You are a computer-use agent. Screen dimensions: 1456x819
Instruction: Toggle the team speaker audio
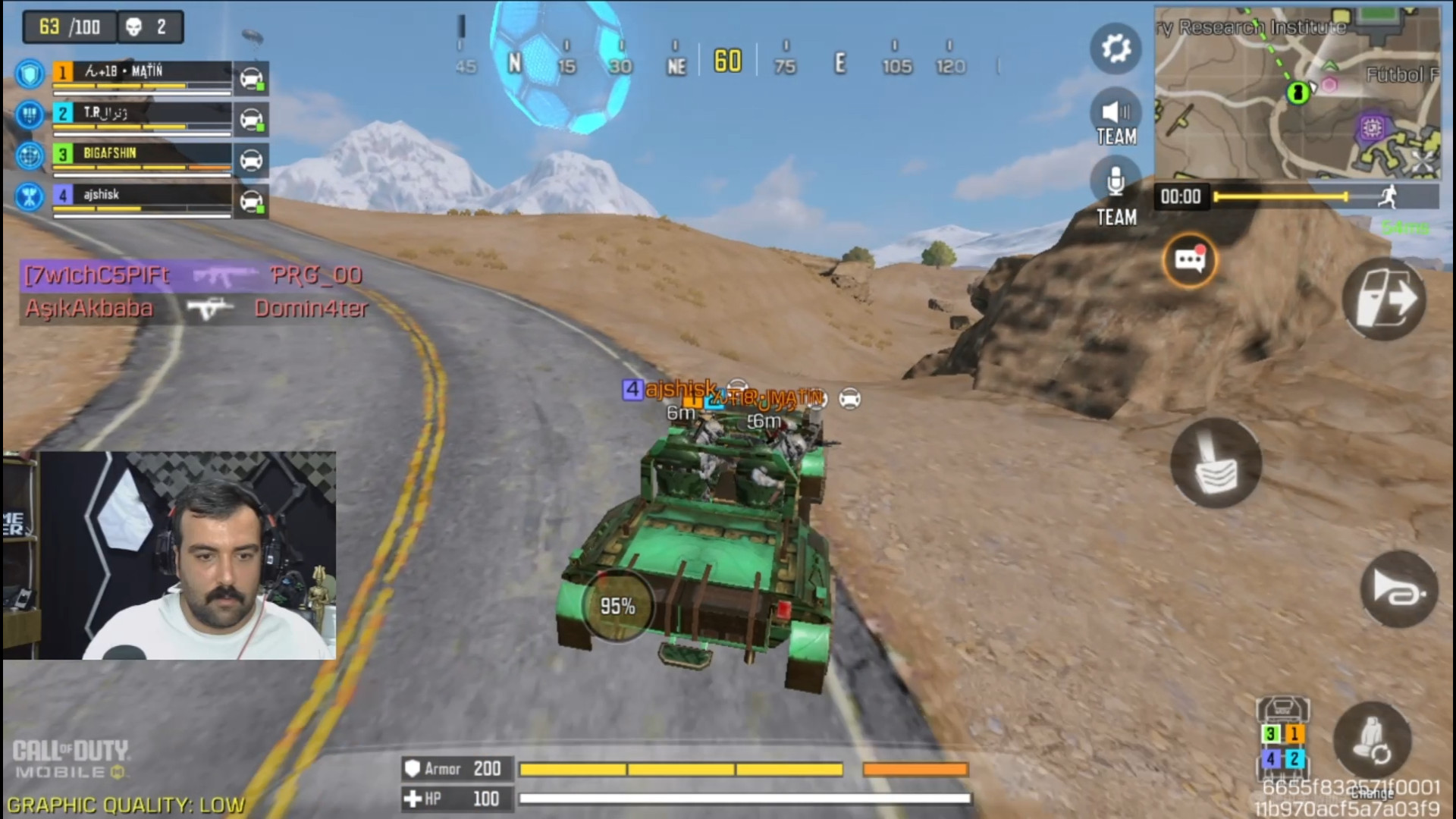point(1115,114)
